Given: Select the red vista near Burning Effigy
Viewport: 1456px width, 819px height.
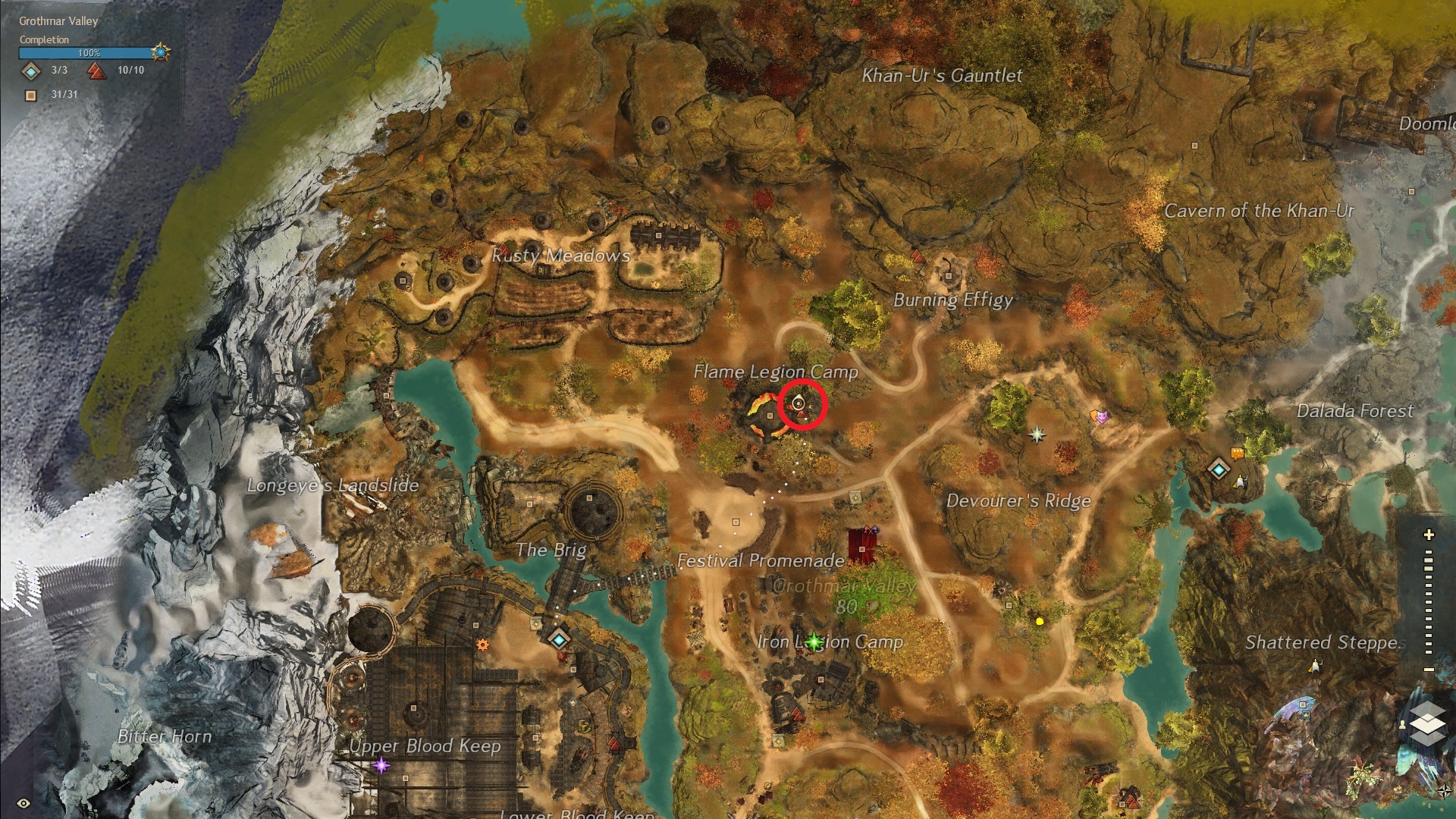Looking at the screenshot, I should [x=918, y=256].
